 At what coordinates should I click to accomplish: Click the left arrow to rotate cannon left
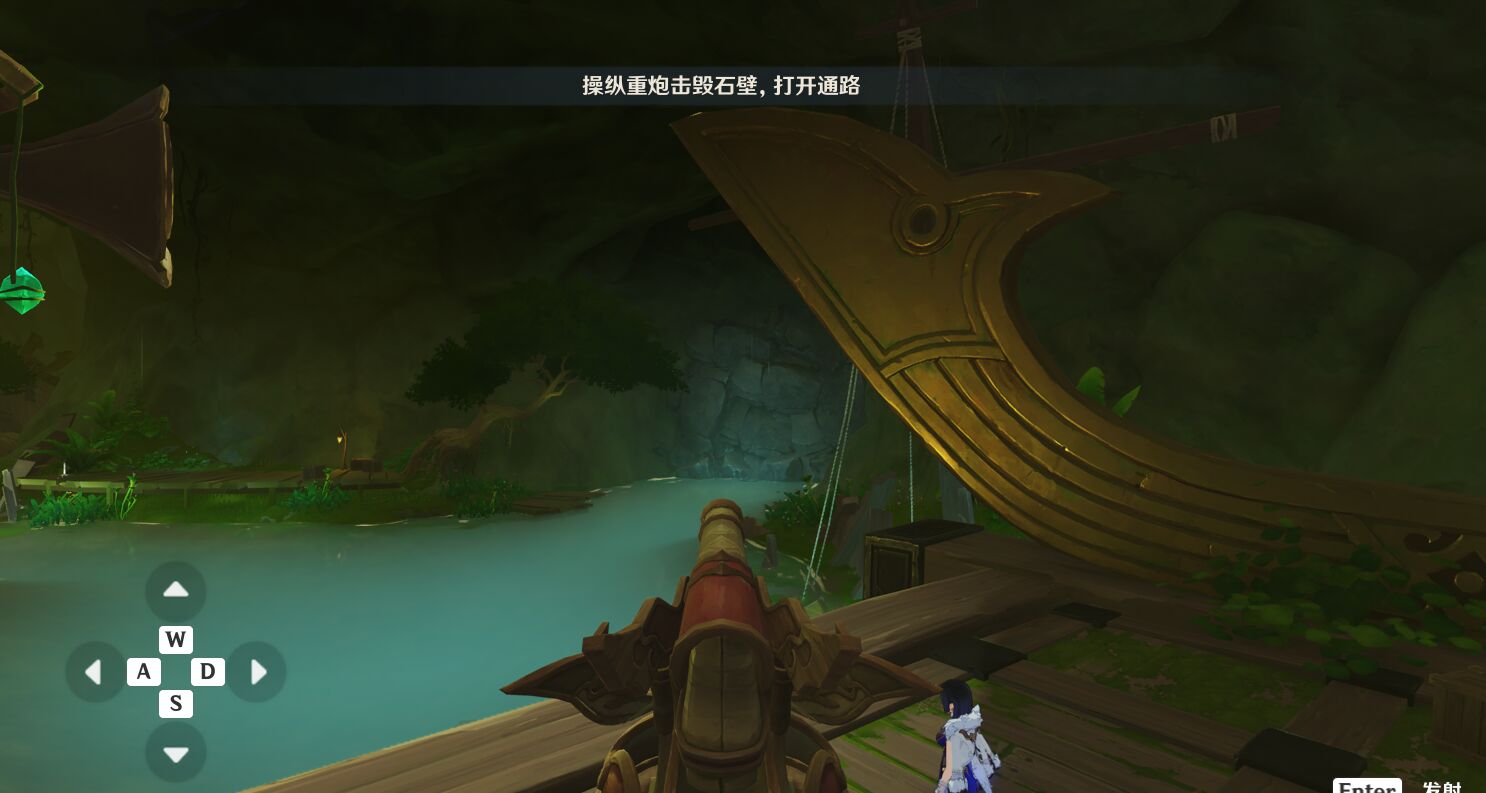[95, 671]
